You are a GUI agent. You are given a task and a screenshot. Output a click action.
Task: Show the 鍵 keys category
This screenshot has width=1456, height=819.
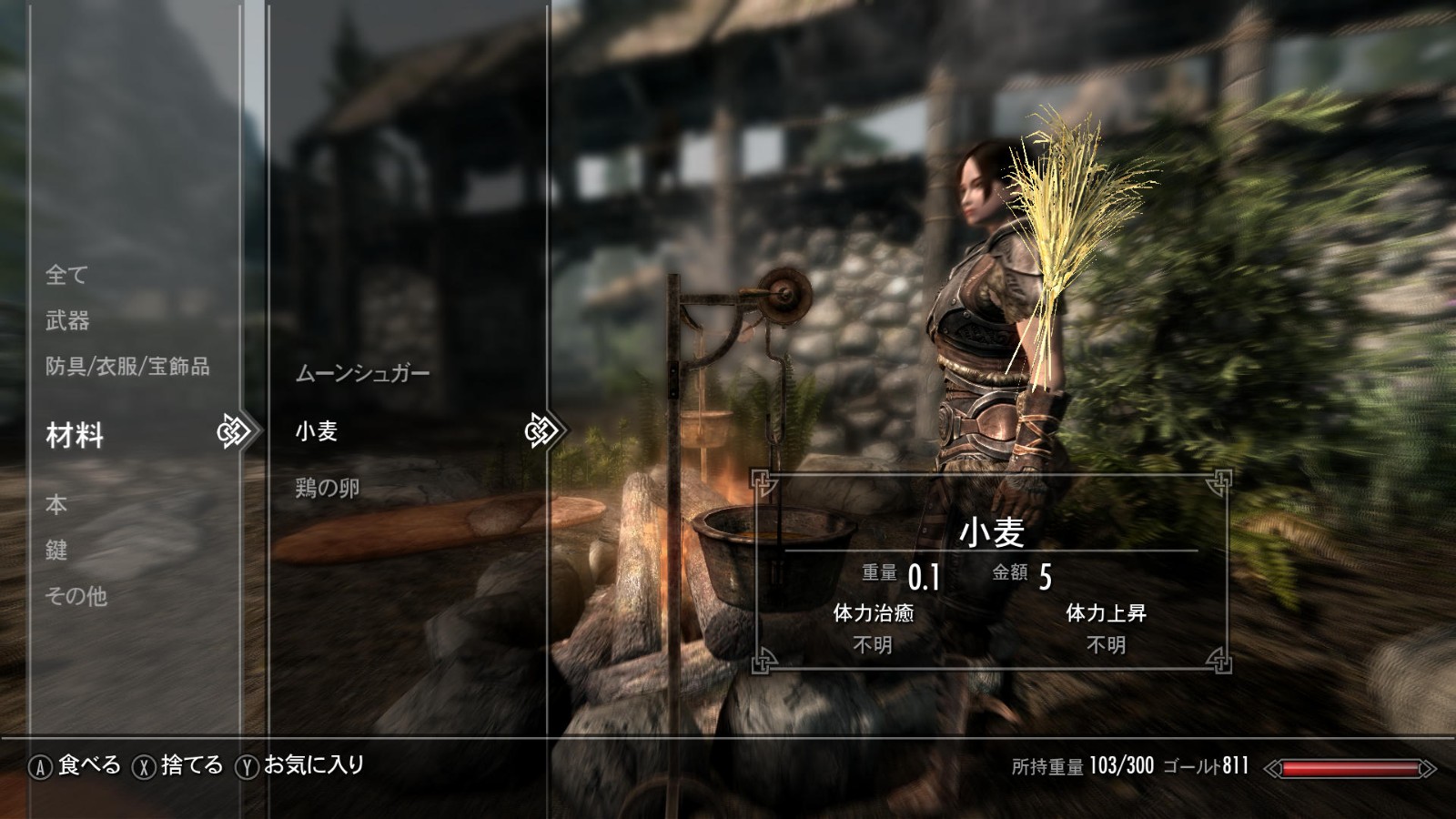pyautogui.click(x=56, y=550)
